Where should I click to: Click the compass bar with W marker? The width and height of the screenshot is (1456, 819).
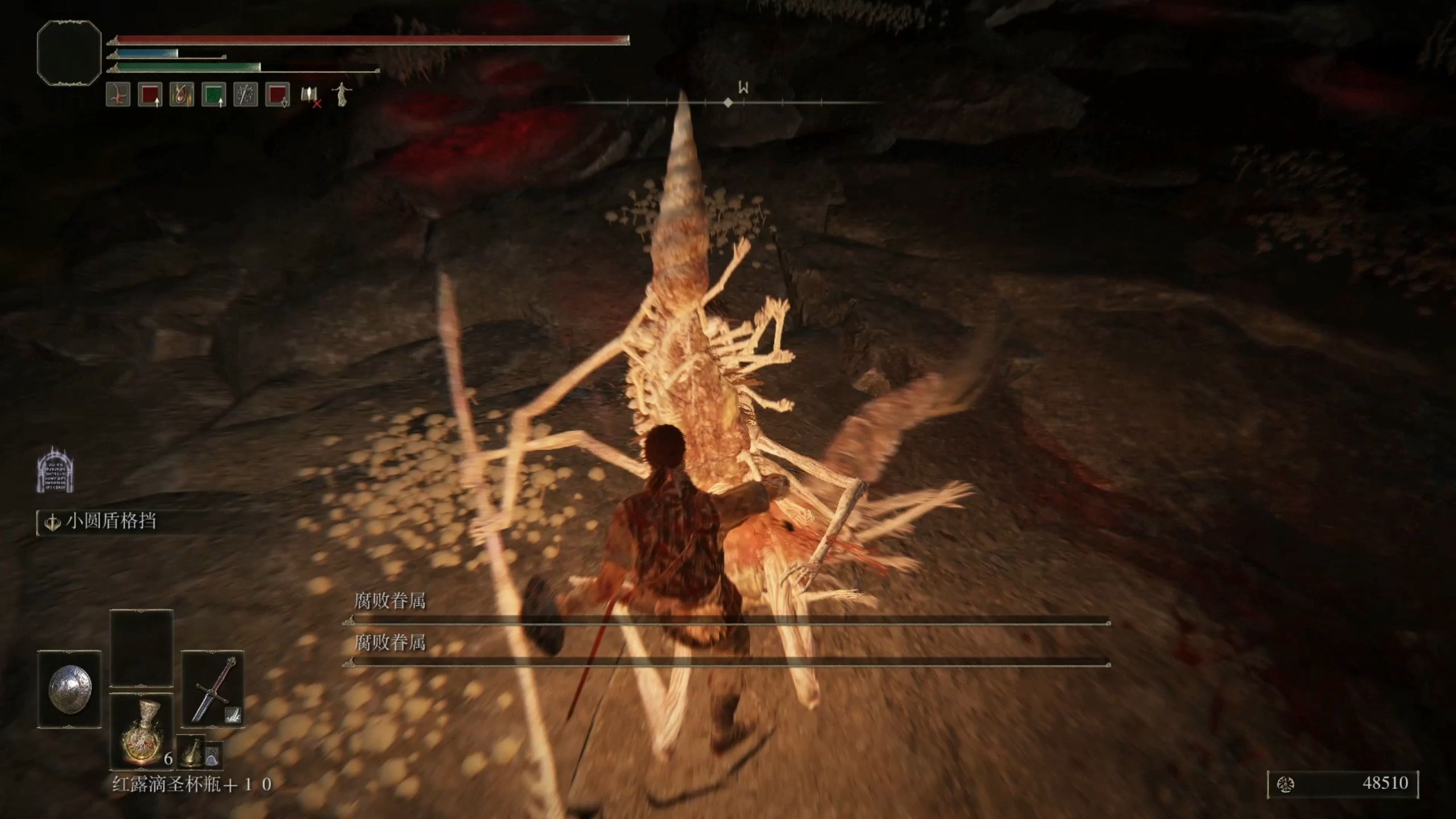(x=728, y=102)
